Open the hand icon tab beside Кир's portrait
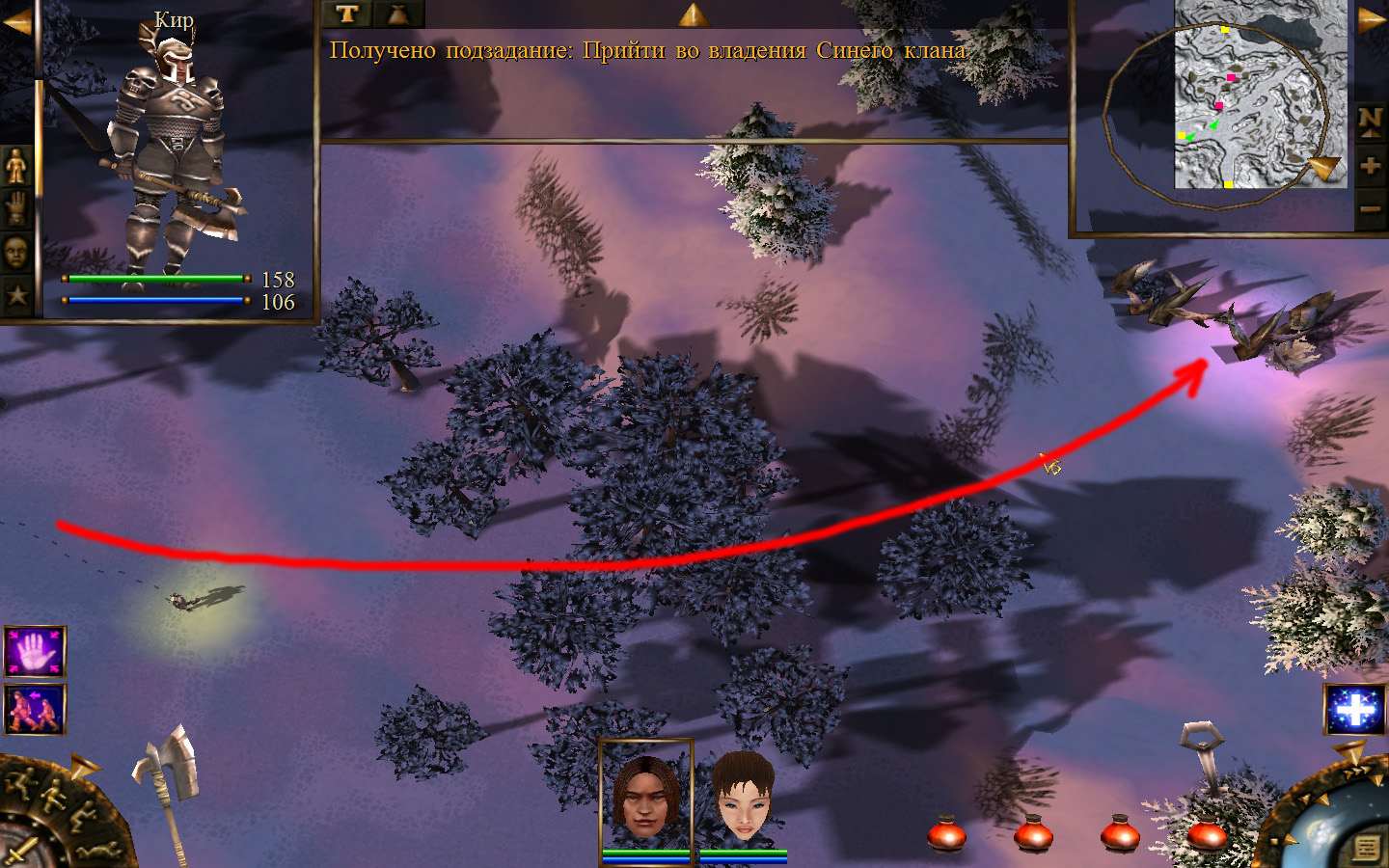The width and height of the screenshot is (1389, 868). 16,208
